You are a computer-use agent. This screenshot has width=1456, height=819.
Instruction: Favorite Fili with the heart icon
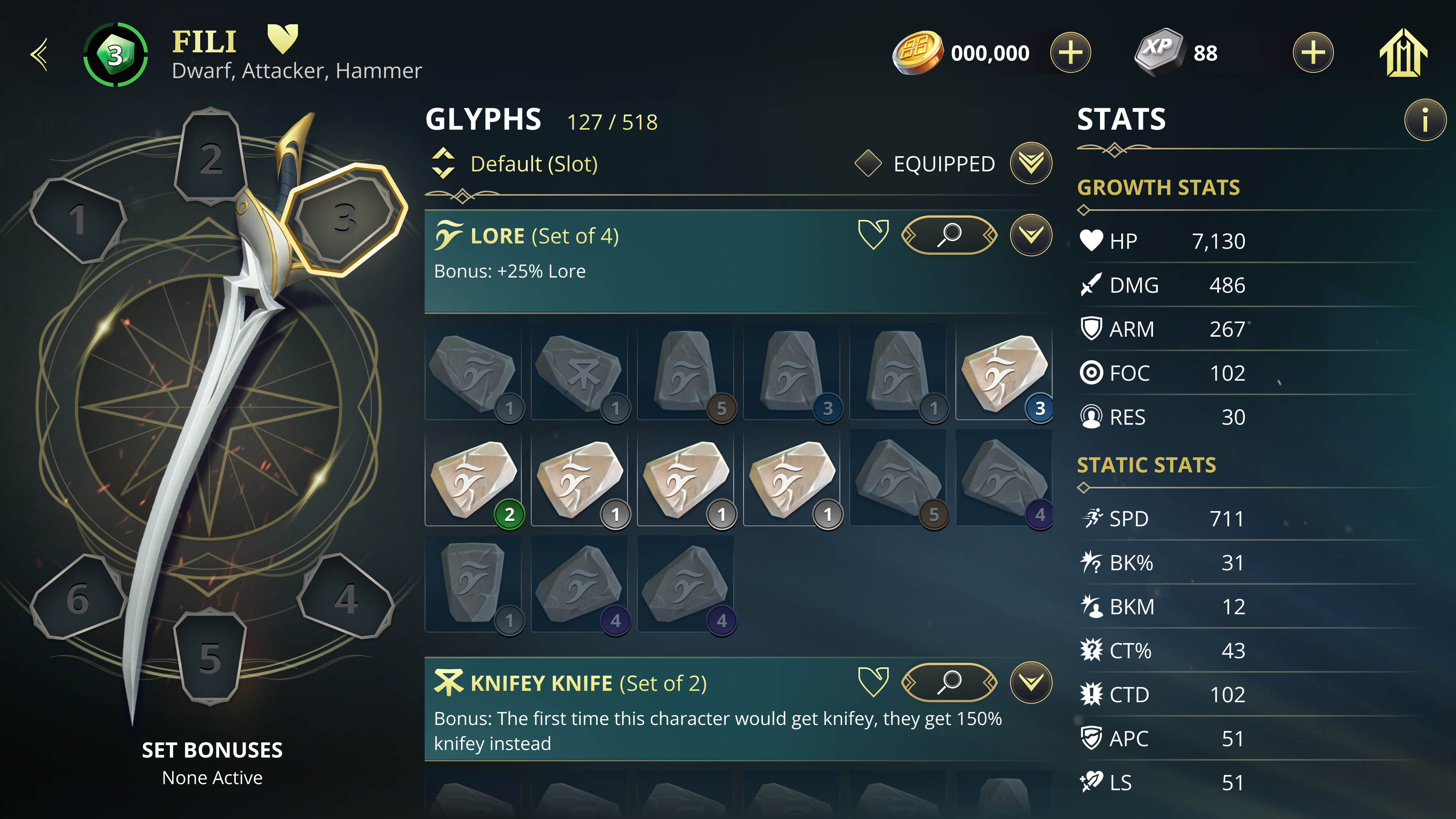coord(284,38)
